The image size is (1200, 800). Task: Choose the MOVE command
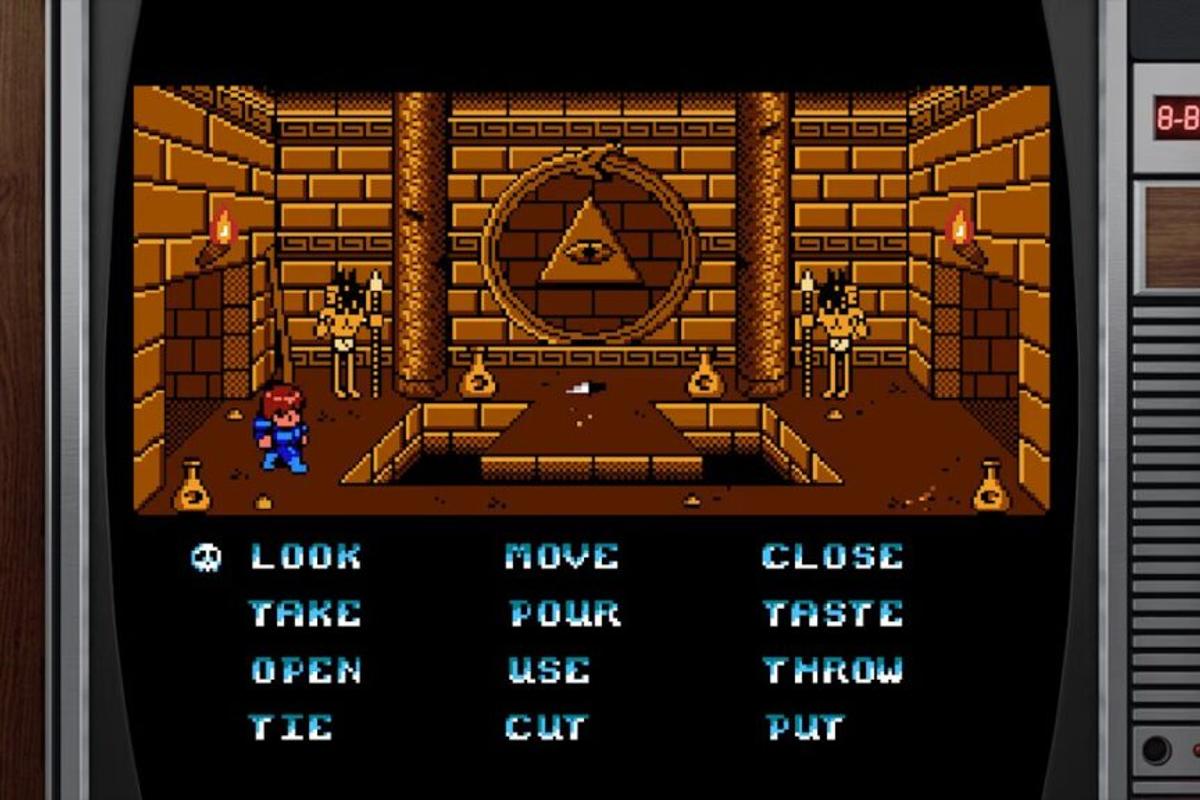coord(562,556)
